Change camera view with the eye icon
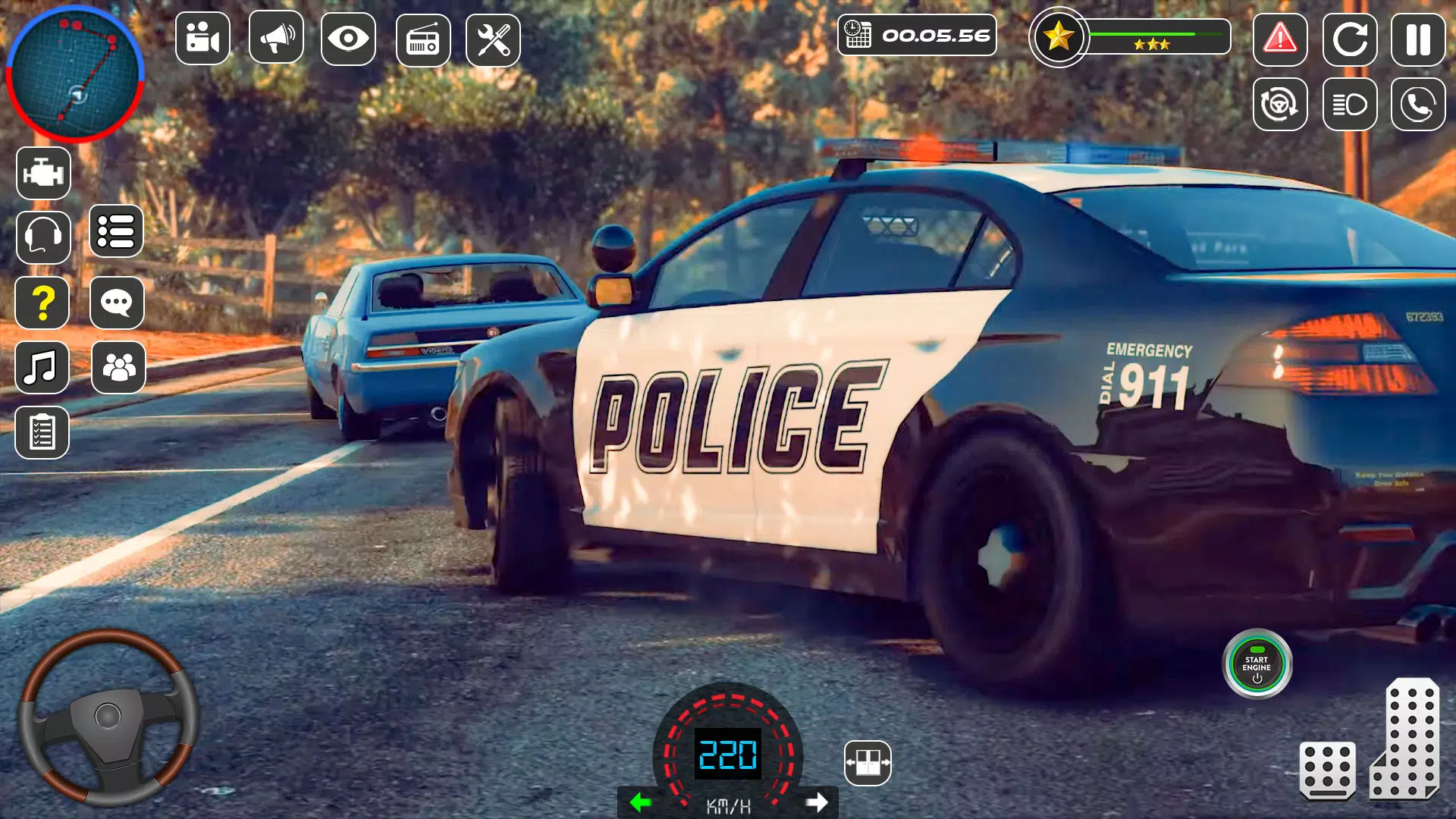This screenshot has width=1456, height=819. pyautogui.click(x=349, y=39)
